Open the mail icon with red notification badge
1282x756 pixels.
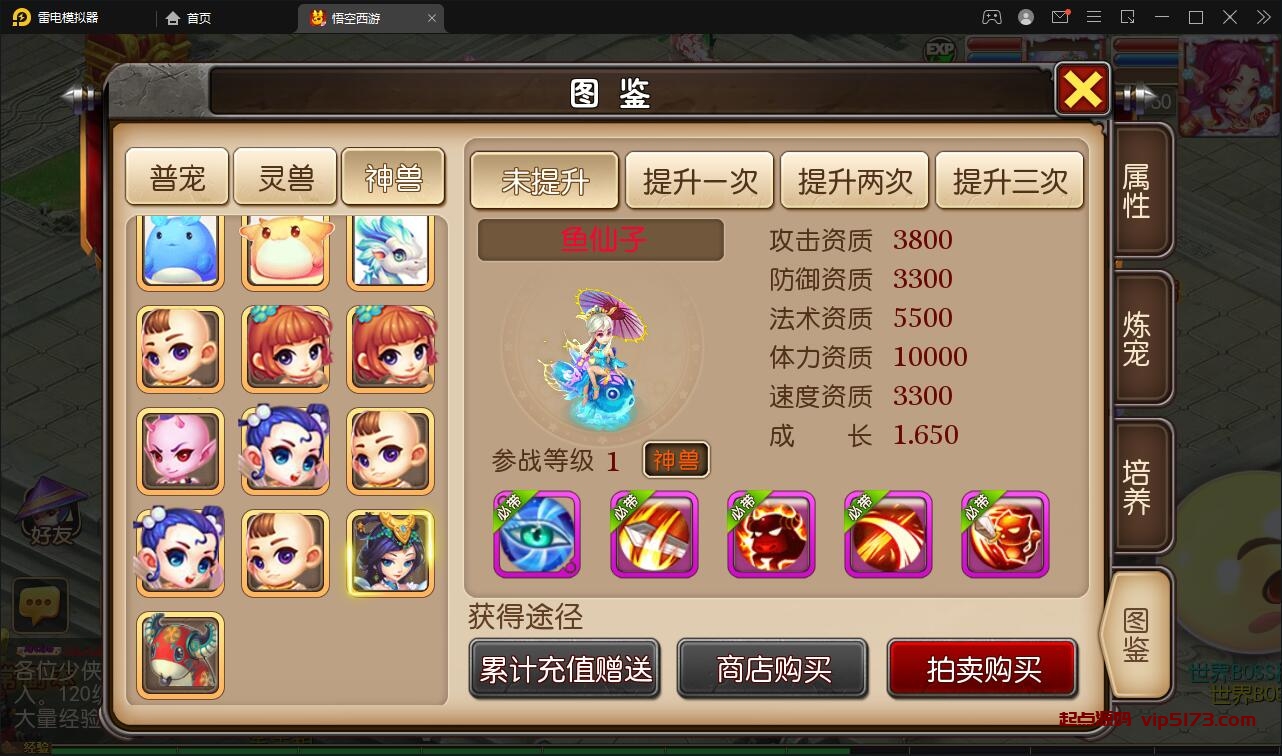[x=1062, y=17]
